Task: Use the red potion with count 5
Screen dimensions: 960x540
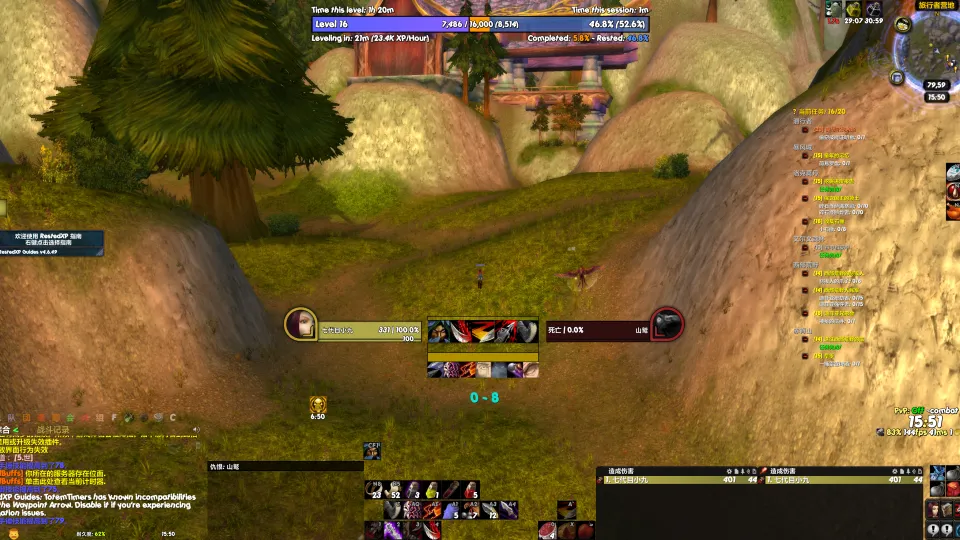Action: 471,489
